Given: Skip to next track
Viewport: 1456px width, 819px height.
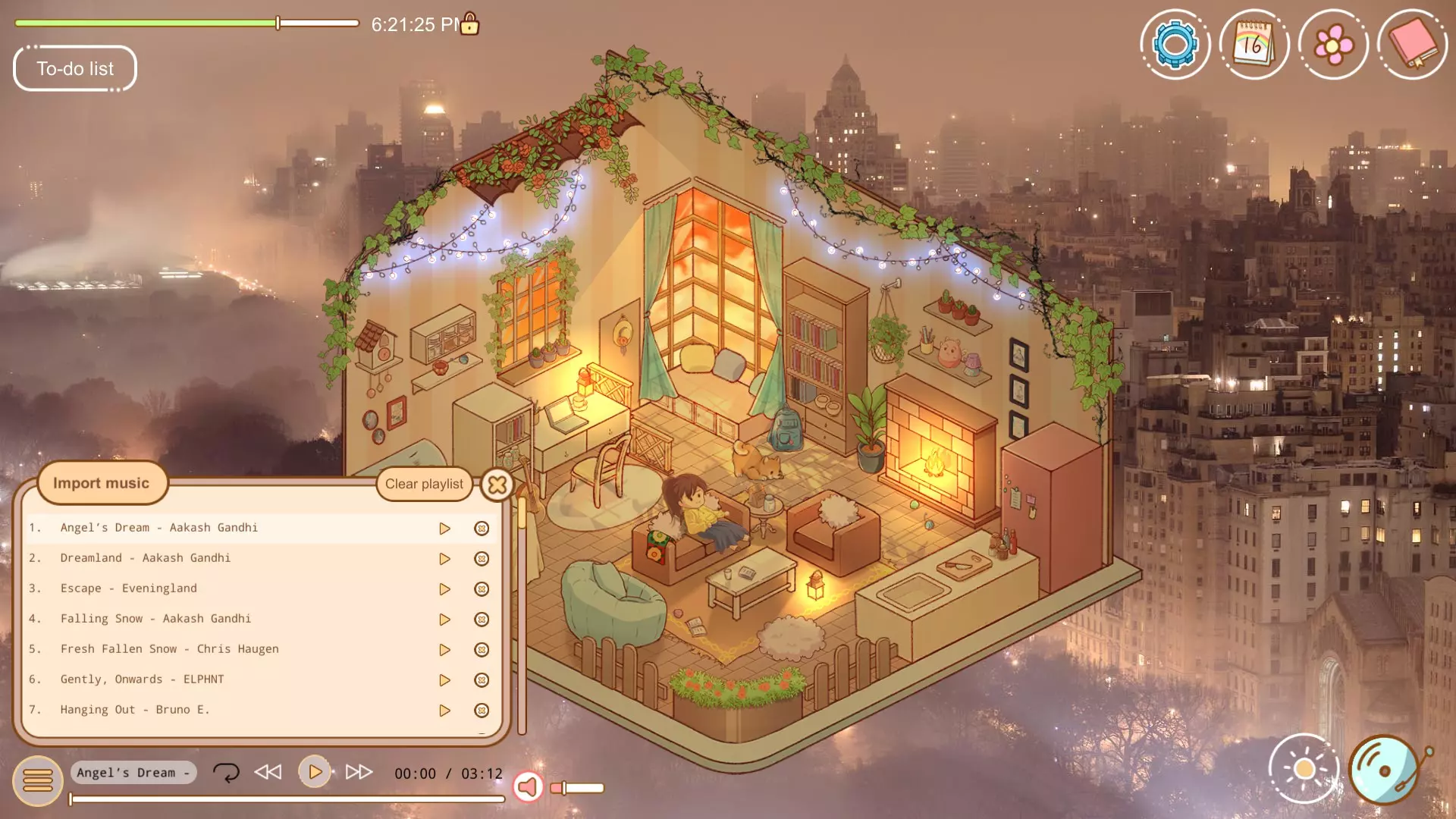Looking at the screenshot, I should 359,772.
